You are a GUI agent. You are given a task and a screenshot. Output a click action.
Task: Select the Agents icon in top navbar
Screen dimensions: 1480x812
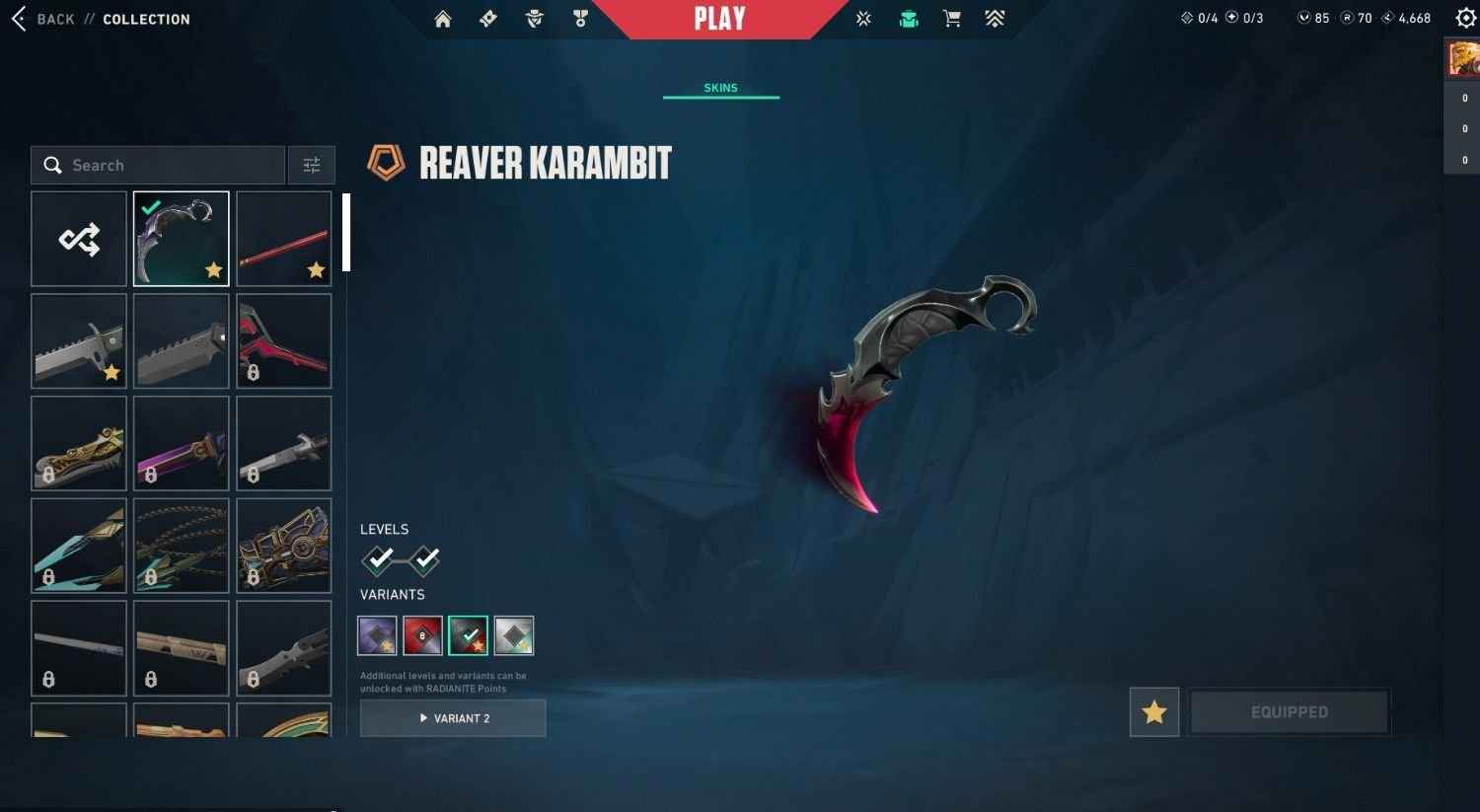pos(534,18)
